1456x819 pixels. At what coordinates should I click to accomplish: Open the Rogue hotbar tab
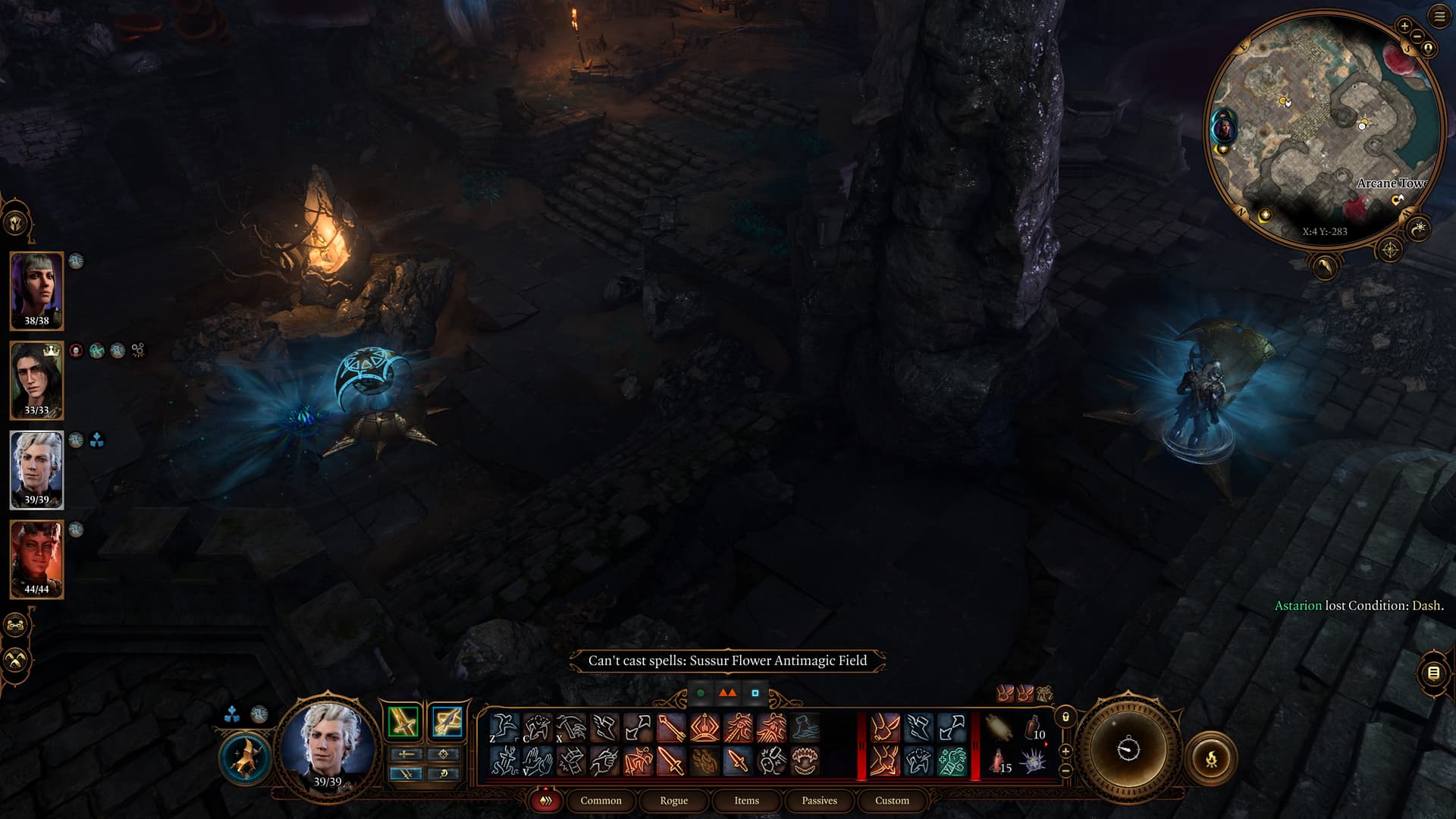tap(673, 800)
